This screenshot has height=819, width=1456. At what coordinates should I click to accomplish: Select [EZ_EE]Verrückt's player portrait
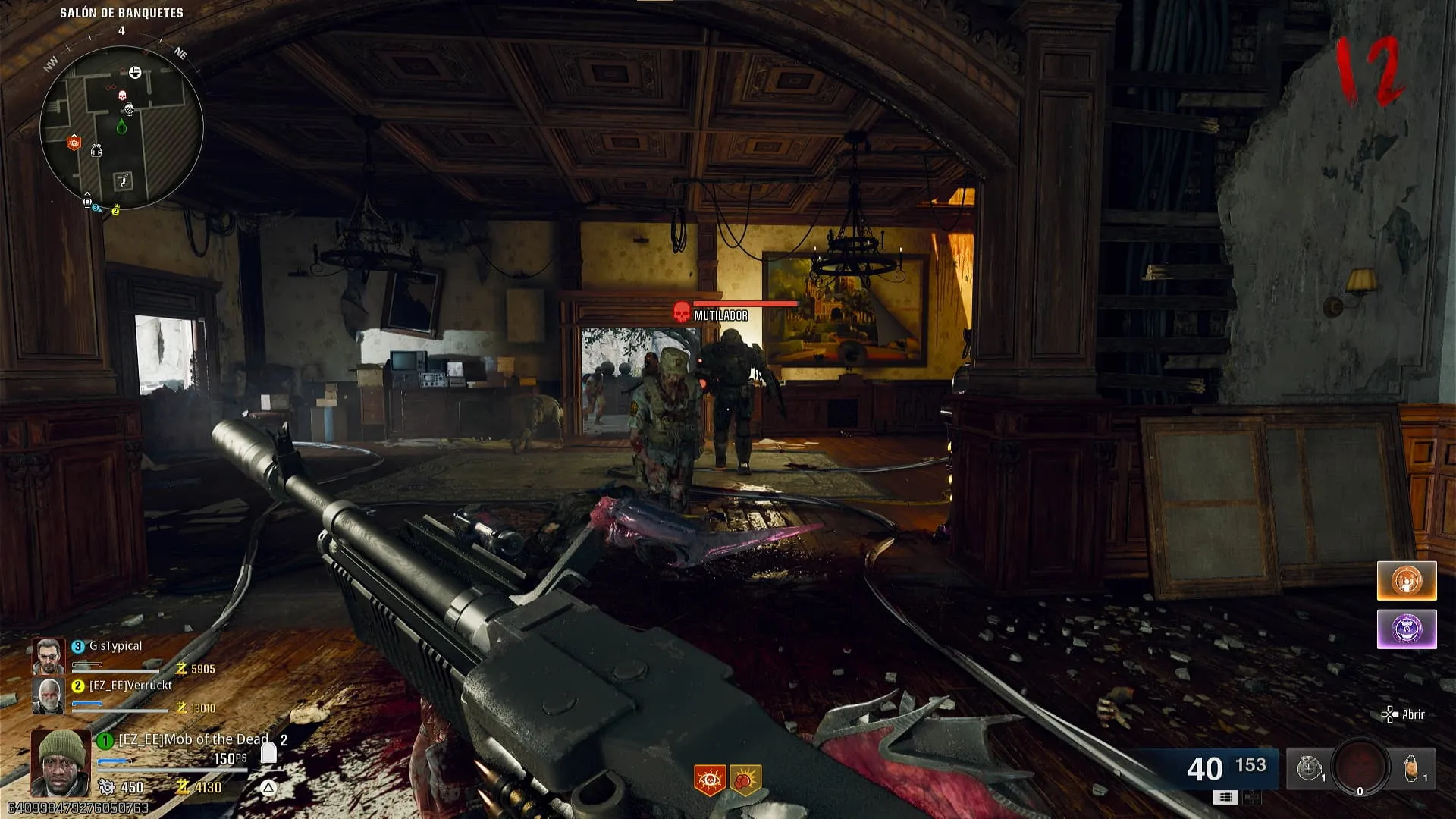pos(48,695)
